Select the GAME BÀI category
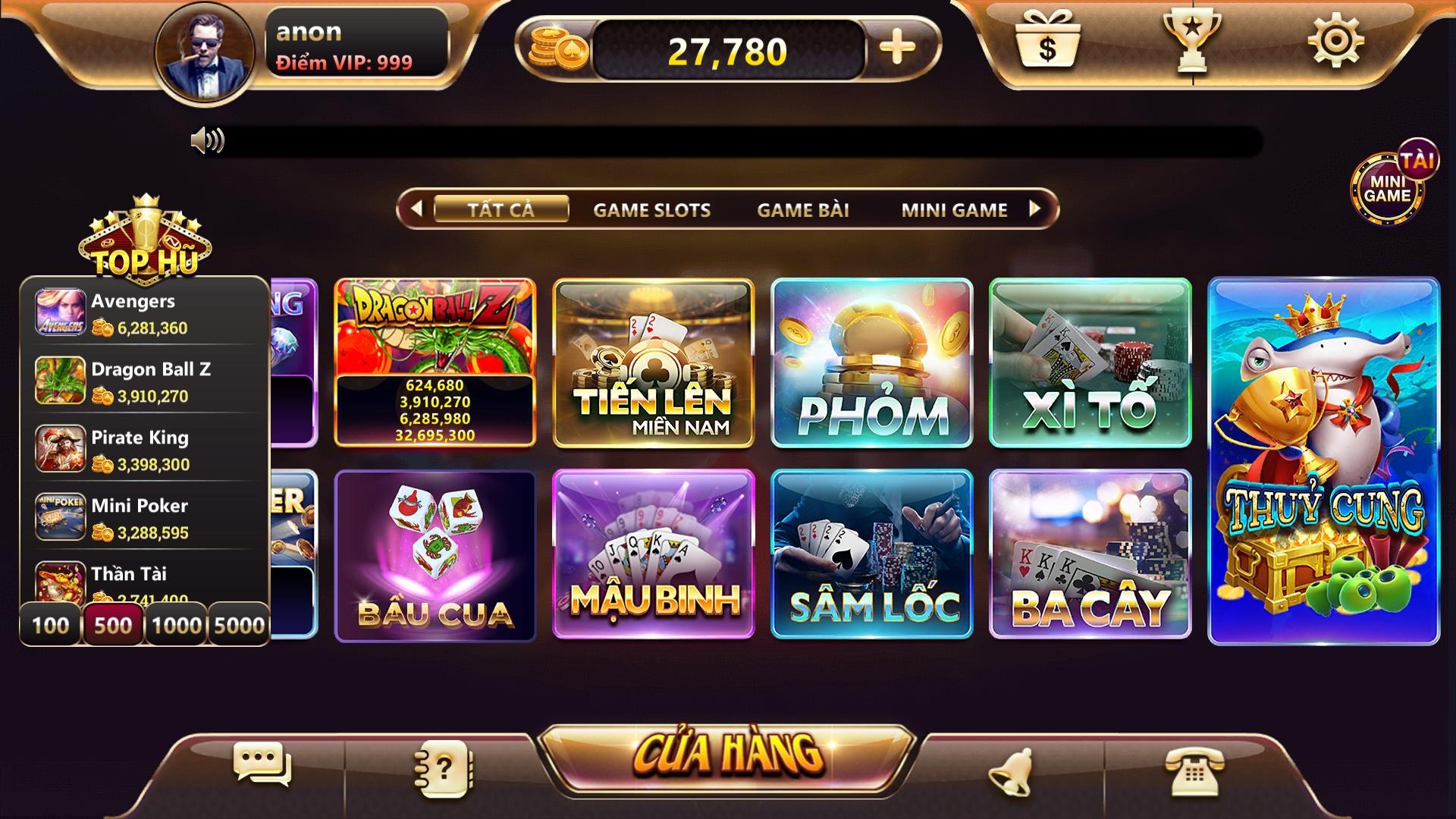 802,210
